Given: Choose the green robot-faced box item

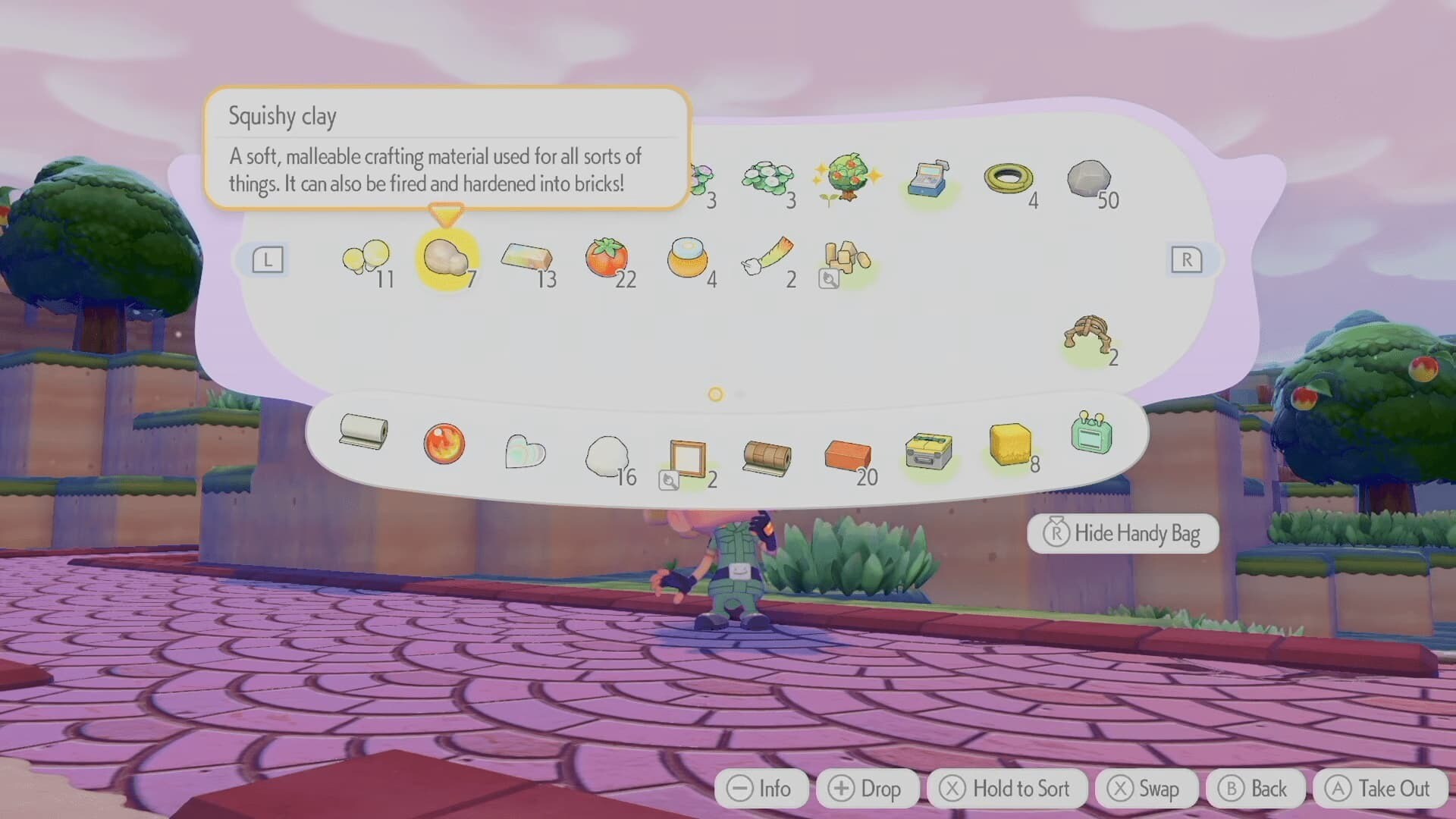Looking at the screenshot, I should point(1091,434).
